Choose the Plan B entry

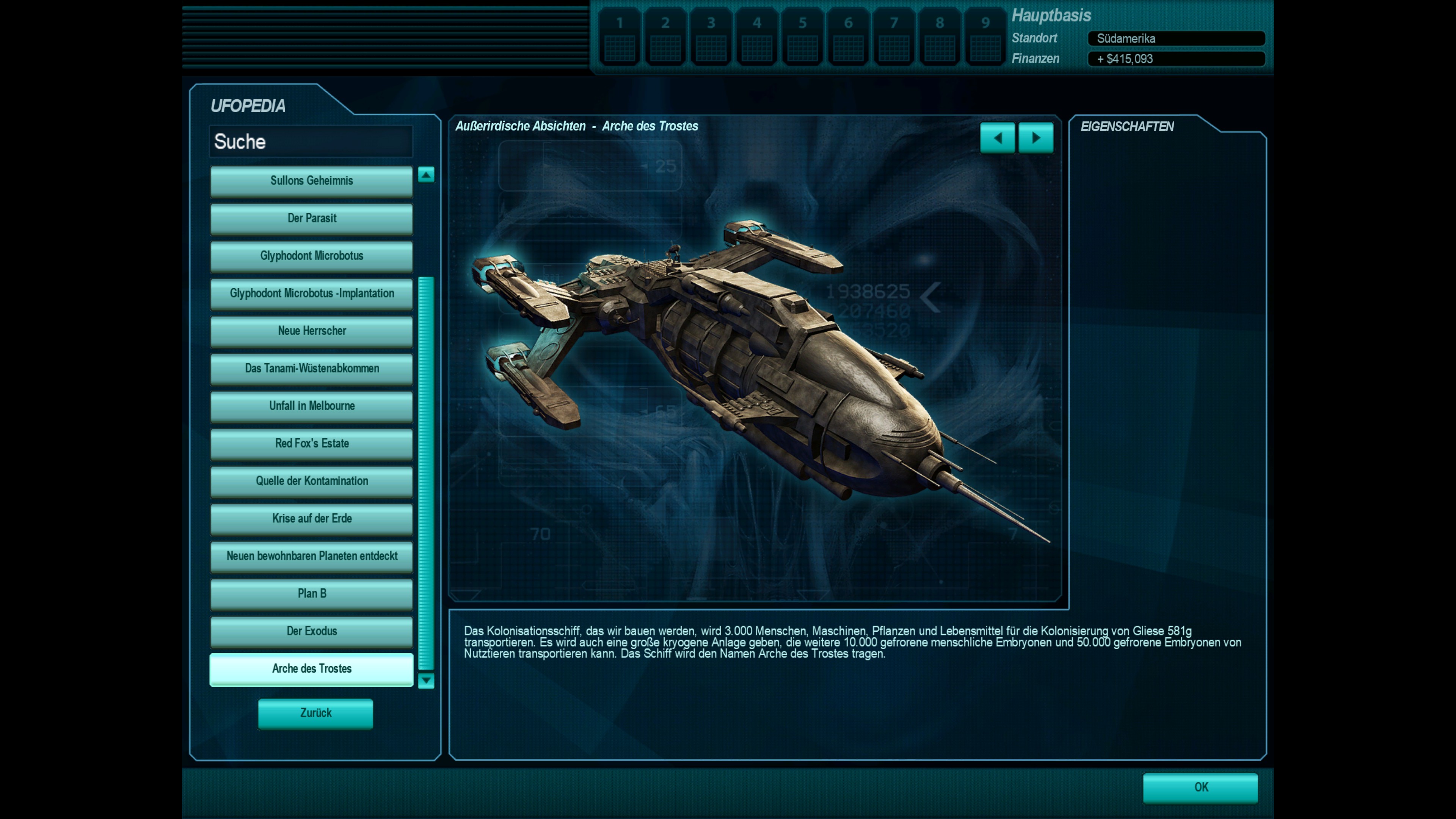(x=311, y=593)
